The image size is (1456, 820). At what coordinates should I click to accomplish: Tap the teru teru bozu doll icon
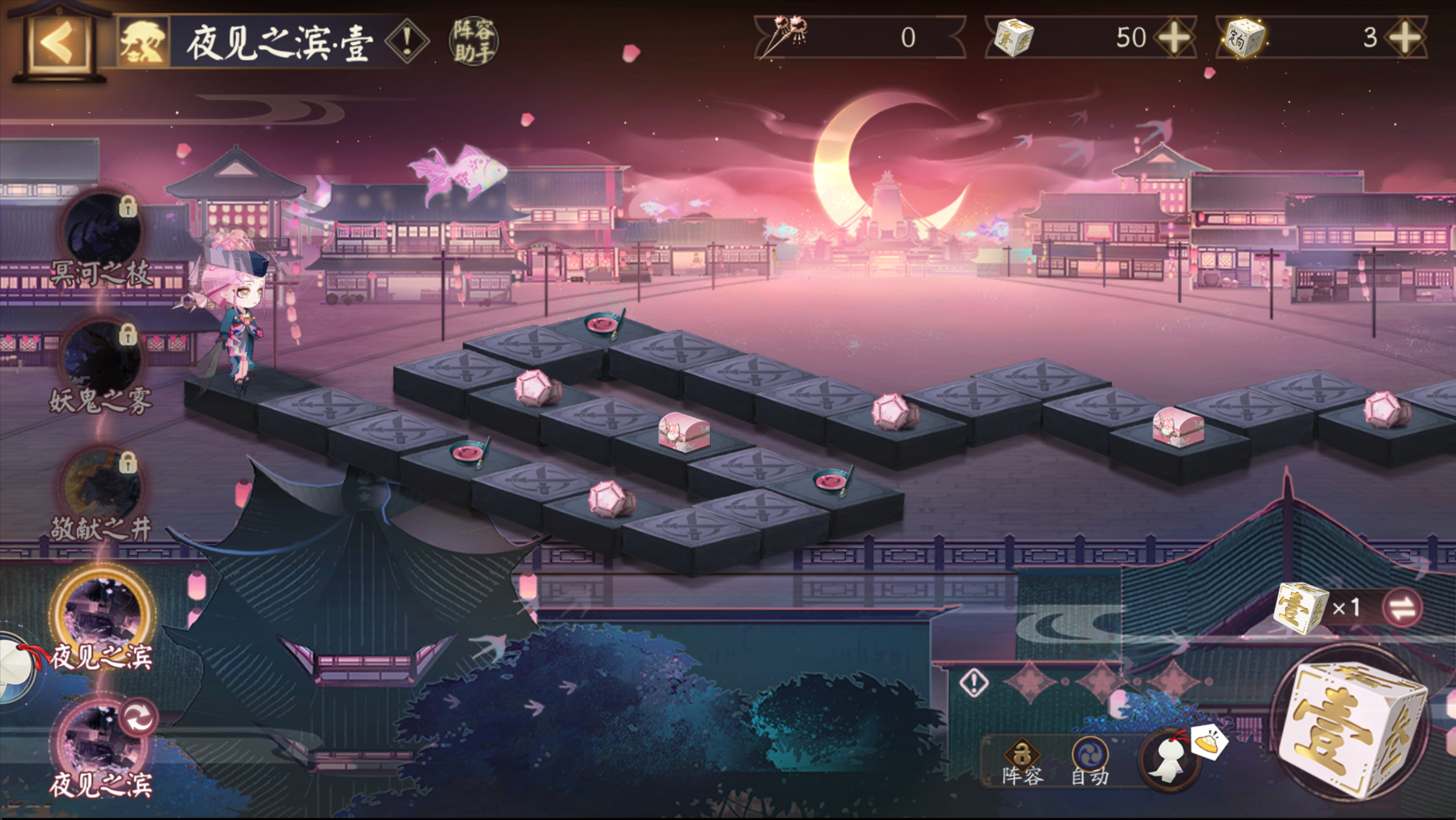tap(1171, 761)
